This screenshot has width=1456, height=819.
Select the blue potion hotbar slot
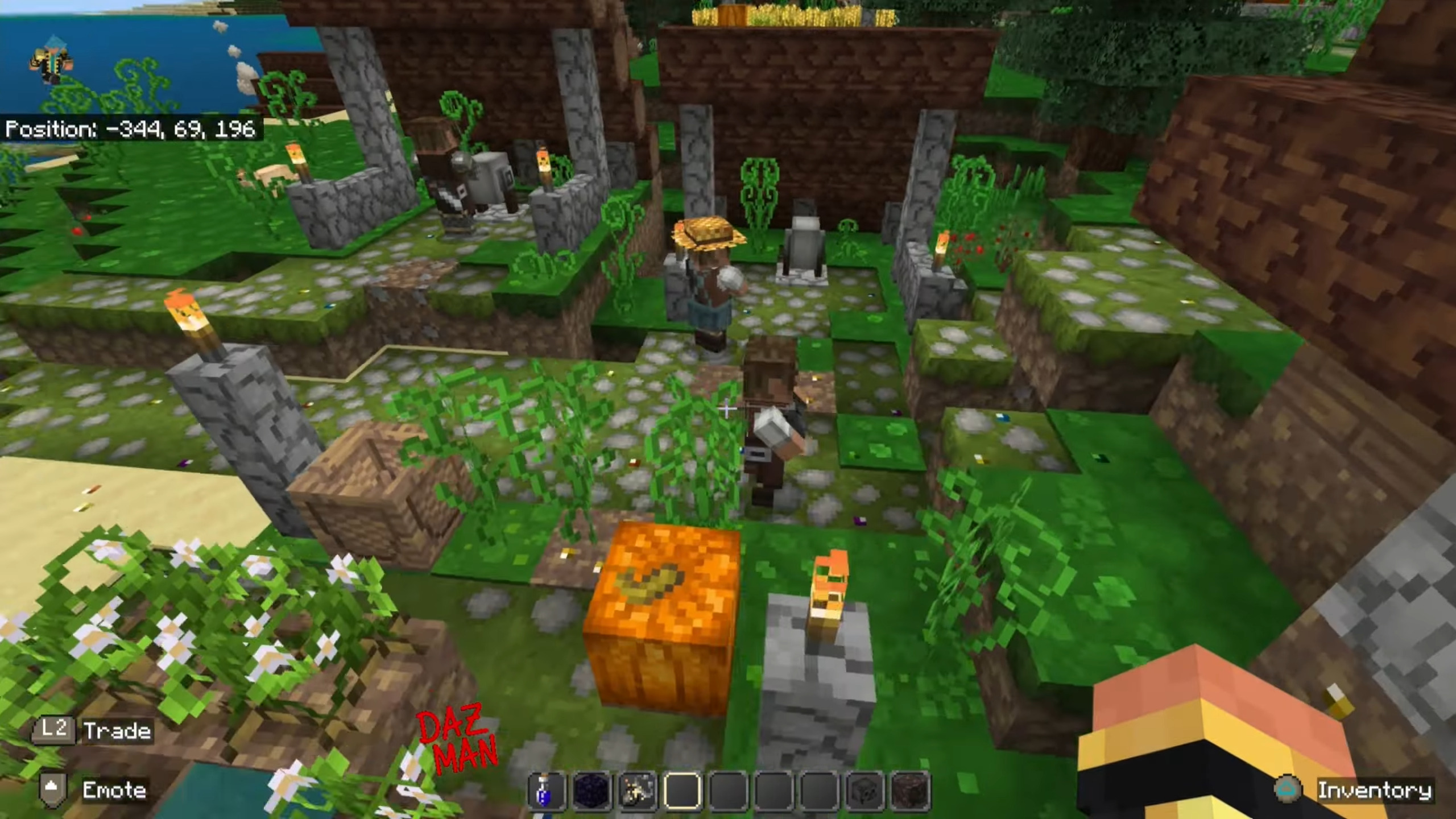[547, 791]
